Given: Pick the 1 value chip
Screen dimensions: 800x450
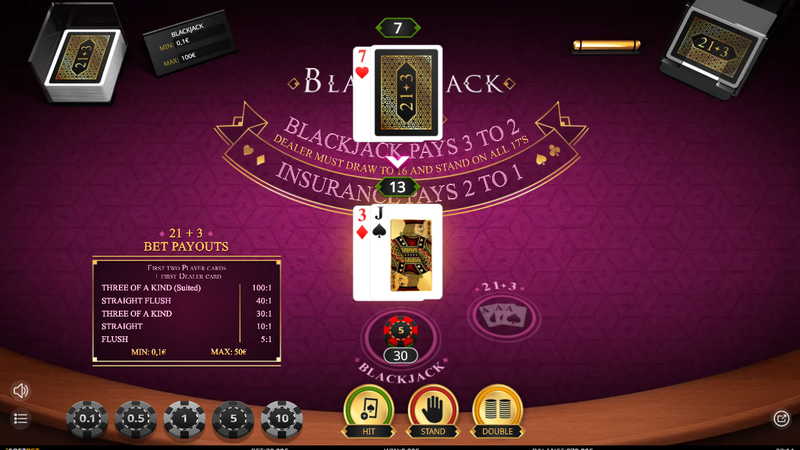Looking at the screenshot, I should point(184,419).
